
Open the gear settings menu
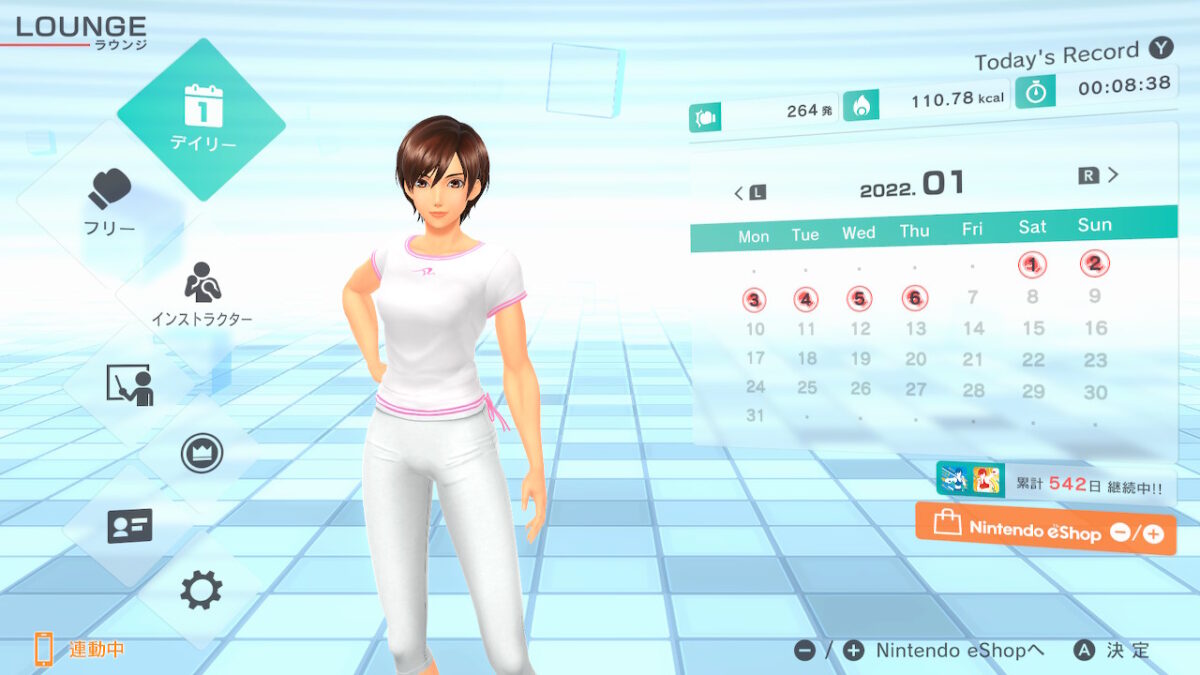201,590
